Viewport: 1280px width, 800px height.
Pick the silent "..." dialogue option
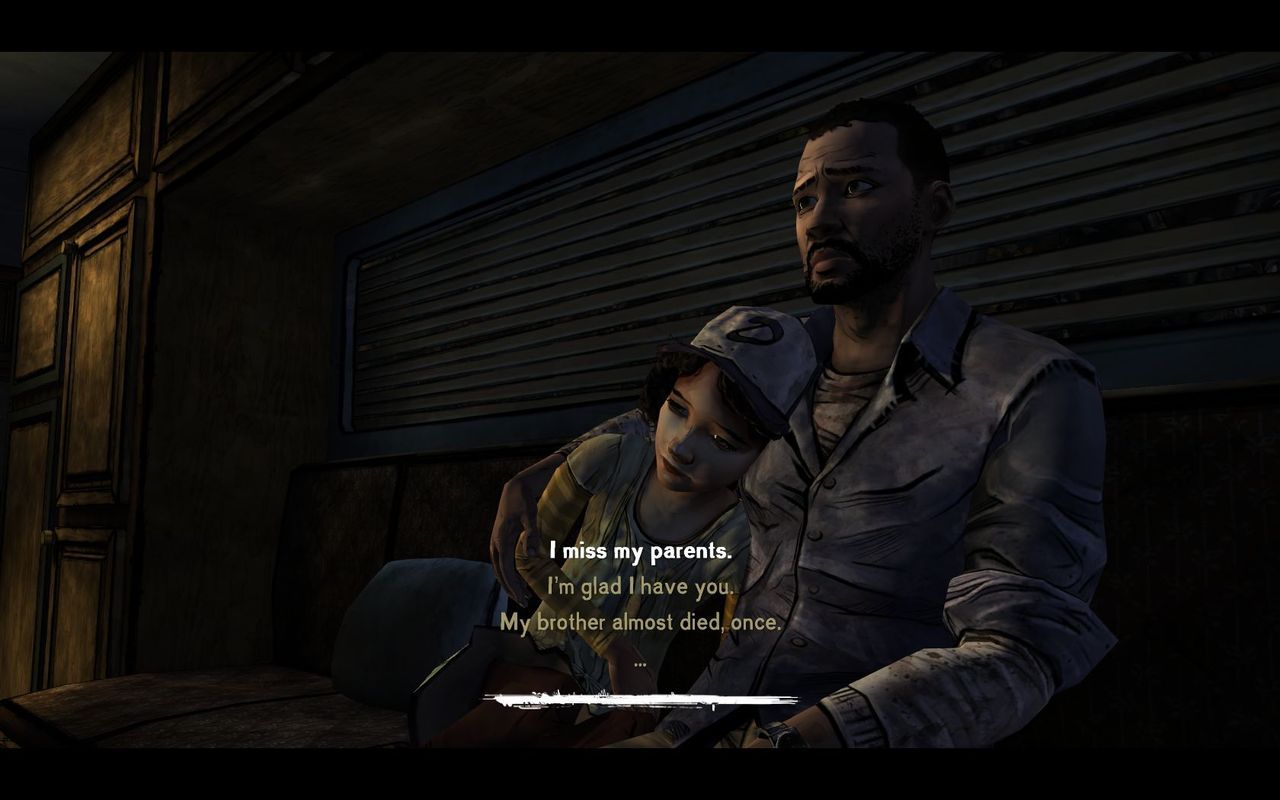coord(640,661)
